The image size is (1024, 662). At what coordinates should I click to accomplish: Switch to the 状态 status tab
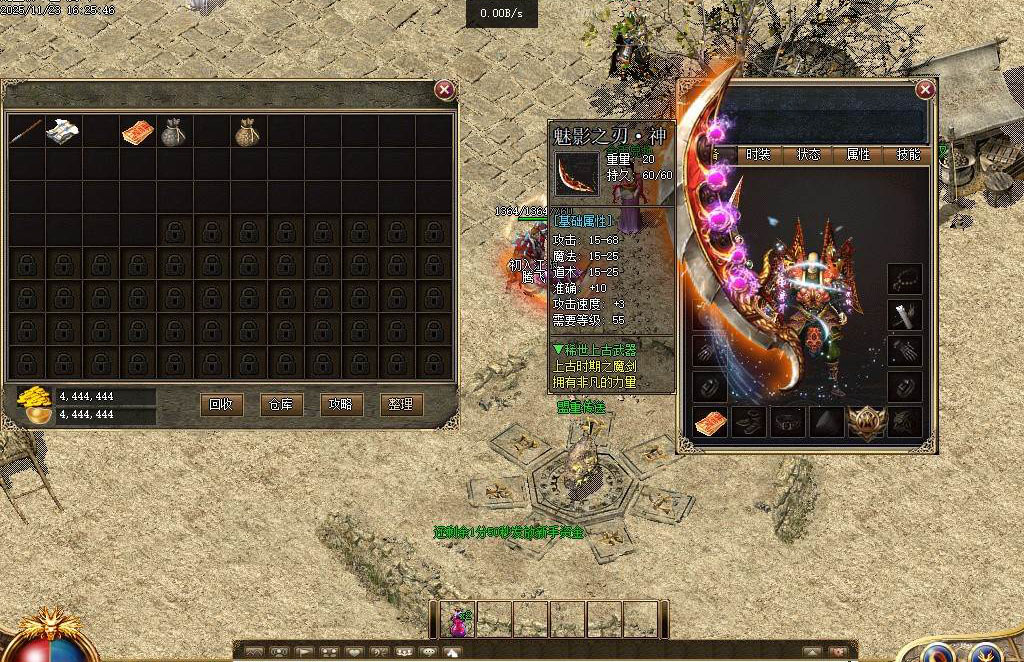click(x=808, y=155)
